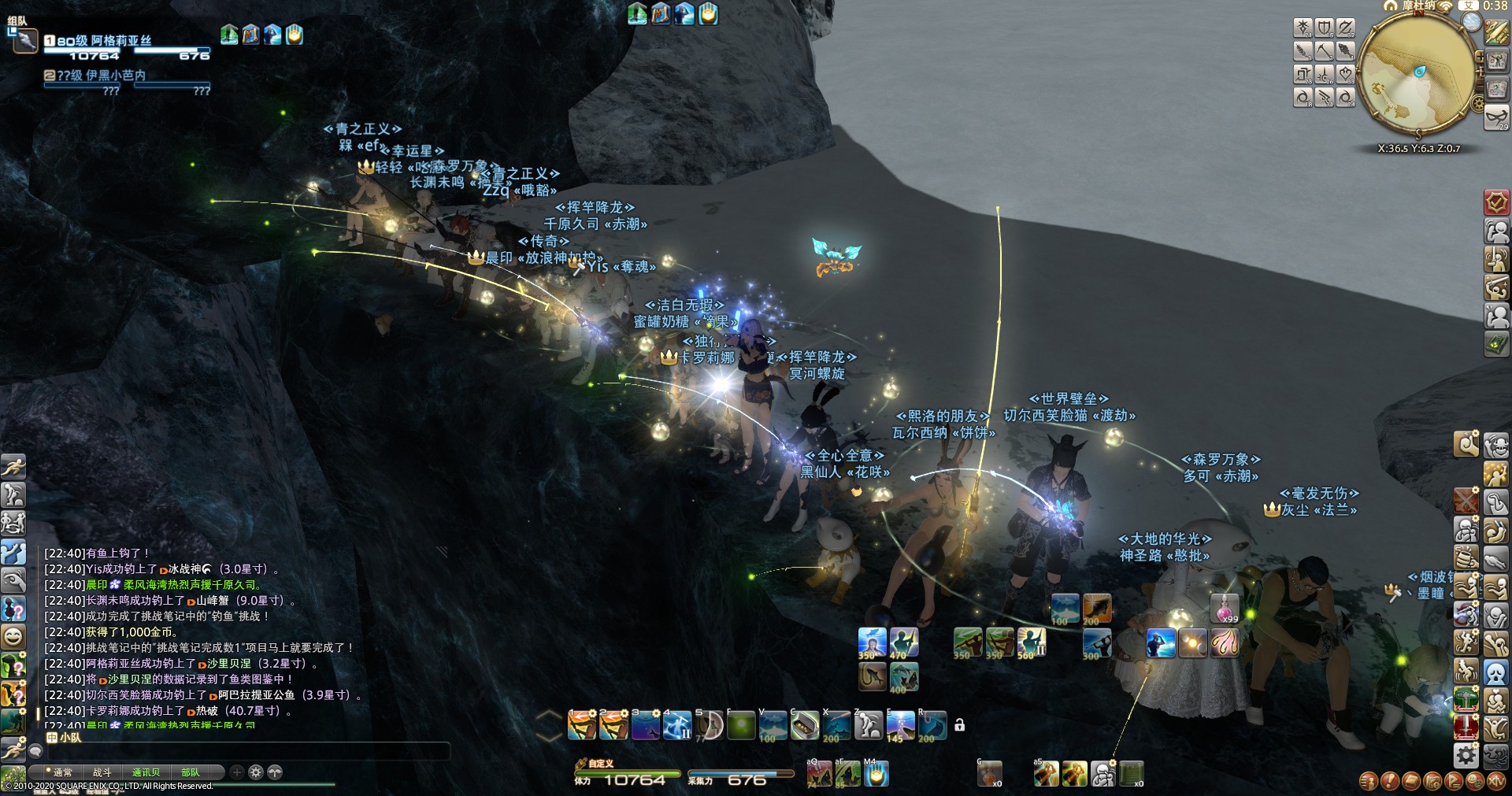Add a new chat tab with plus button
The image size is (1512, 796).
236,772
